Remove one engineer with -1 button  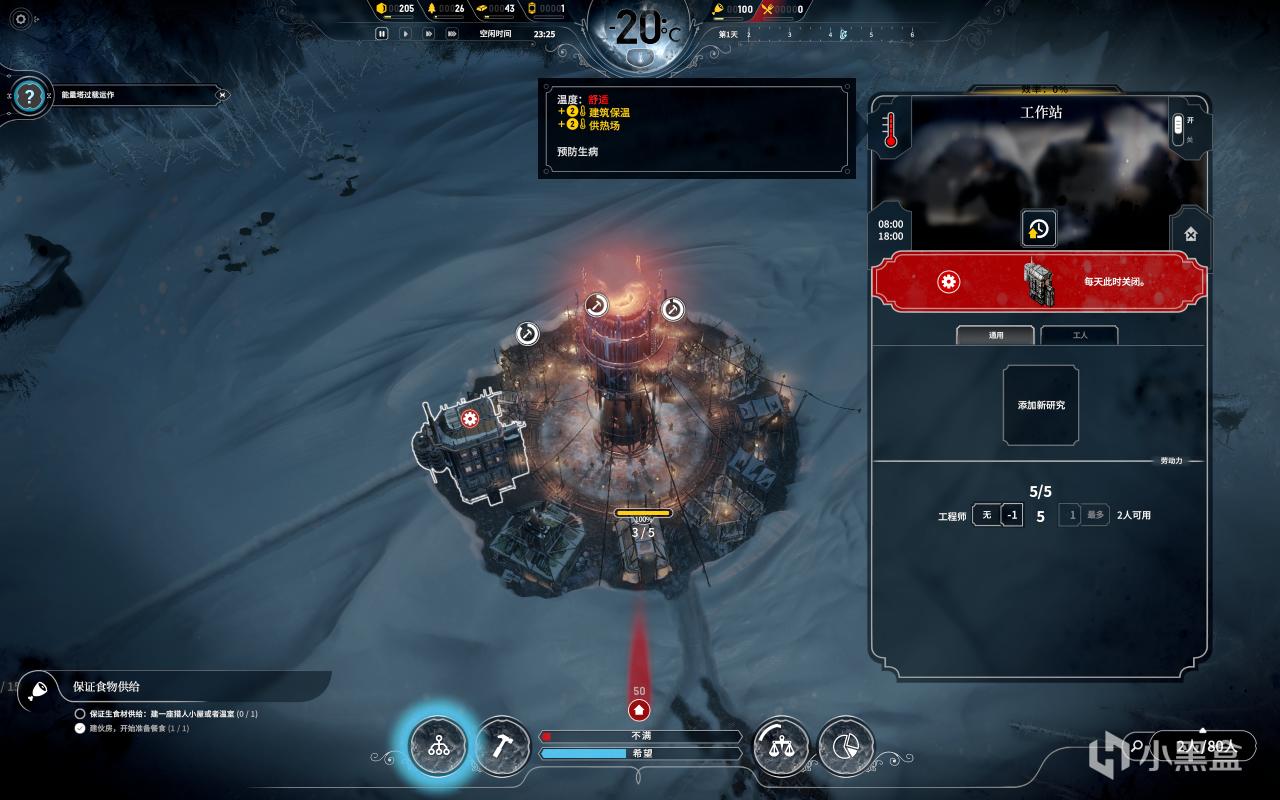1012,515
